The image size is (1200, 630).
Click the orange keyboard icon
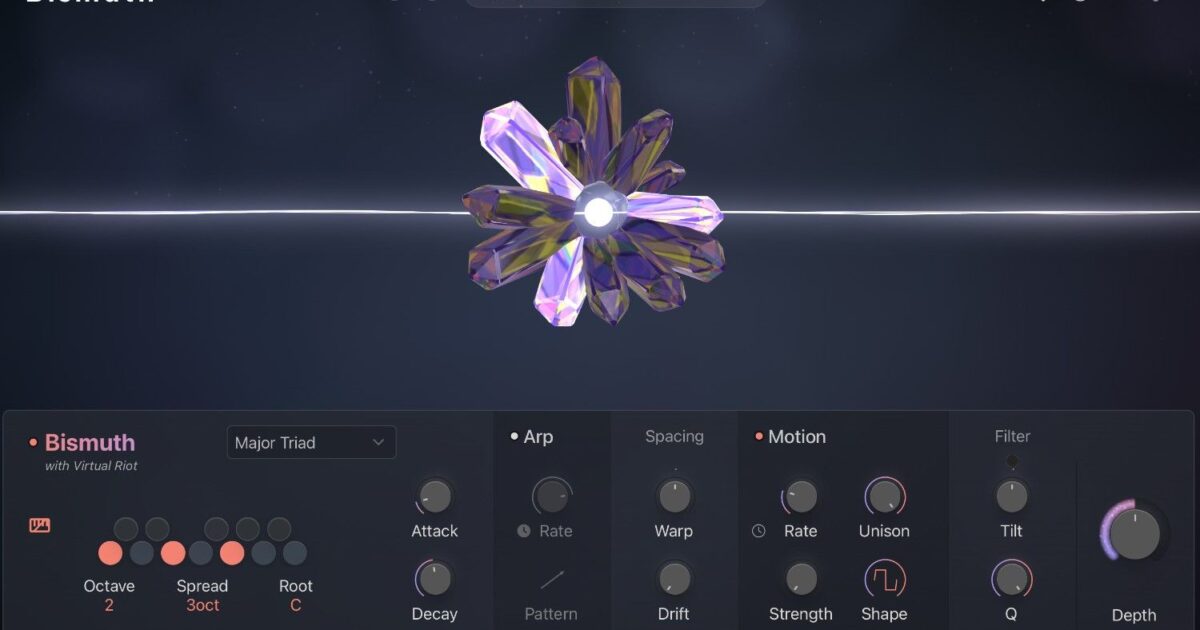pos(40,526)
